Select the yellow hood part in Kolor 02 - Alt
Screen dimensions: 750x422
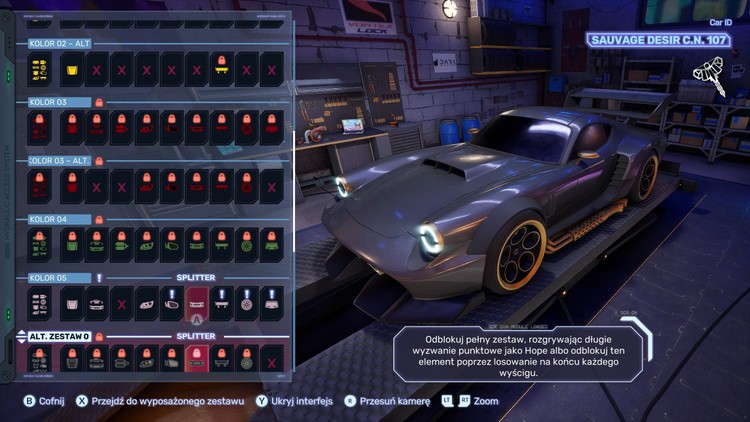point(72,69)
